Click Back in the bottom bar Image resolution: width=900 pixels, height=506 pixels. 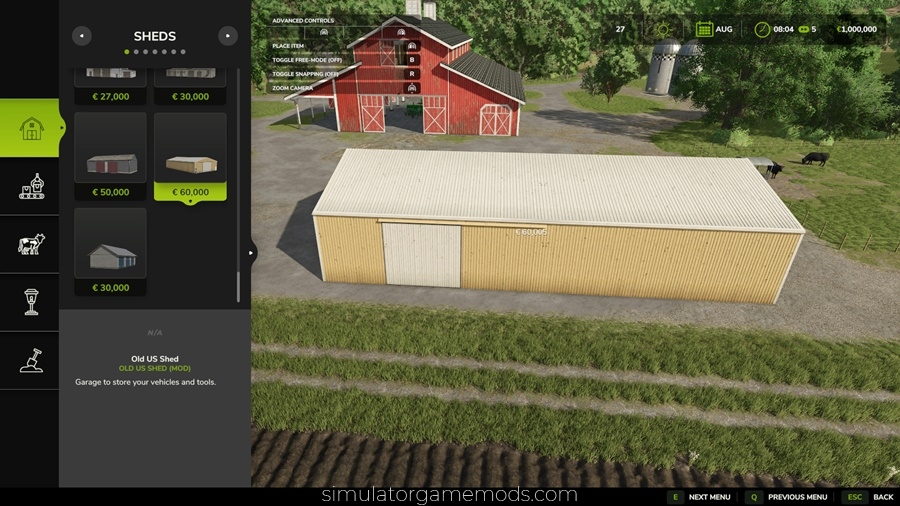(871, 497)
